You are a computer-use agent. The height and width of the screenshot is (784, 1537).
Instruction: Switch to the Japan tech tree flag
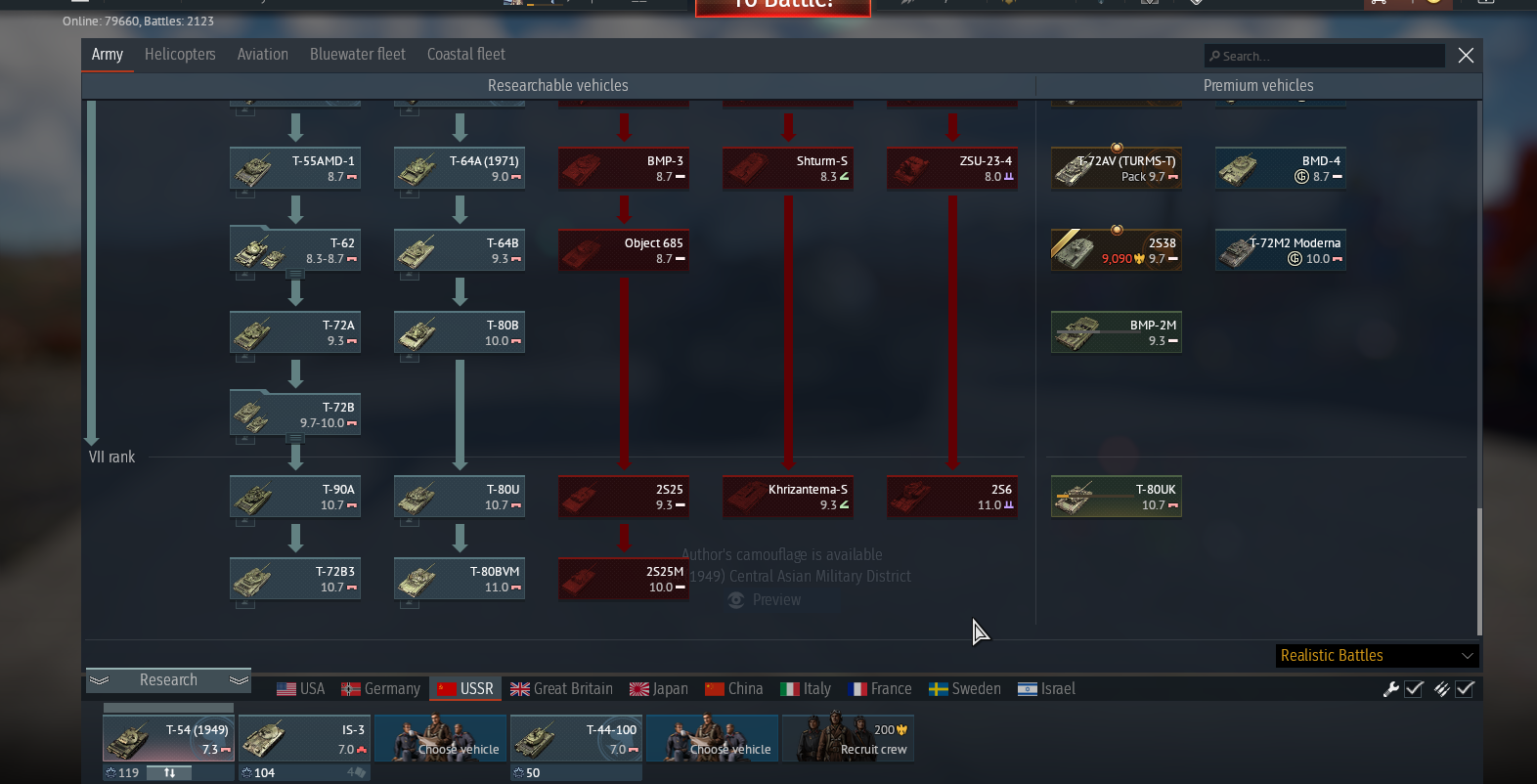(638, 688)
